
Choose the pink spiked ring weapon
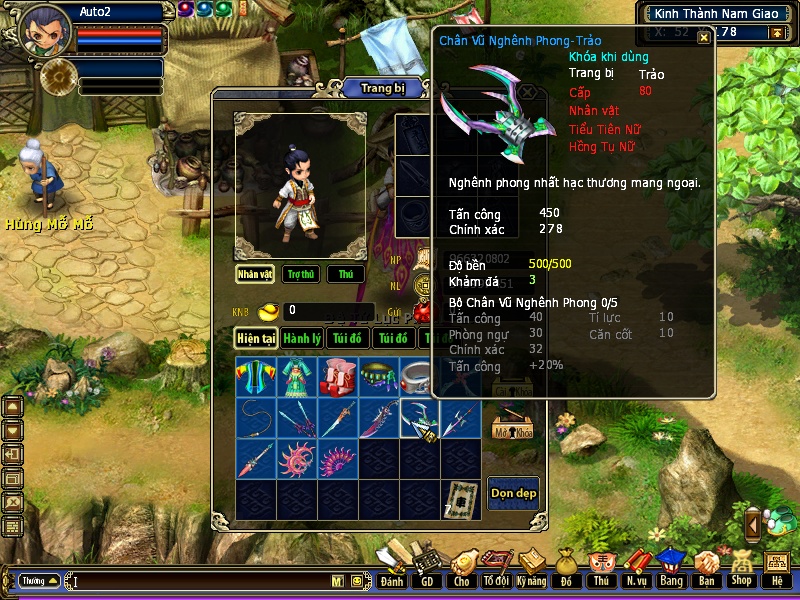296,459
